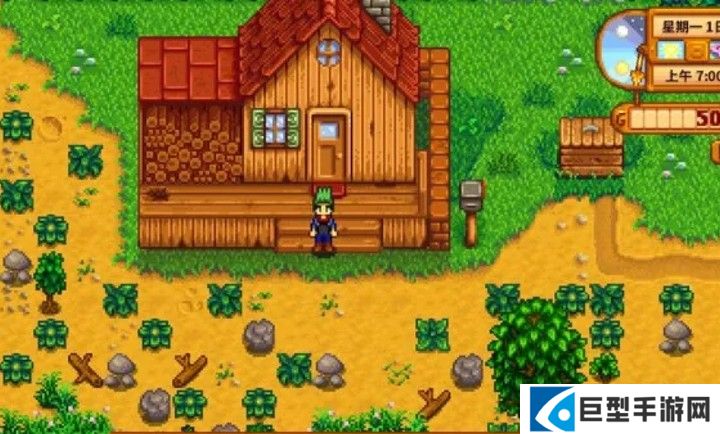Click the orange season icon beside the weather
The height and width of the screenshot is (434, 720).
(x=693, y=50)
